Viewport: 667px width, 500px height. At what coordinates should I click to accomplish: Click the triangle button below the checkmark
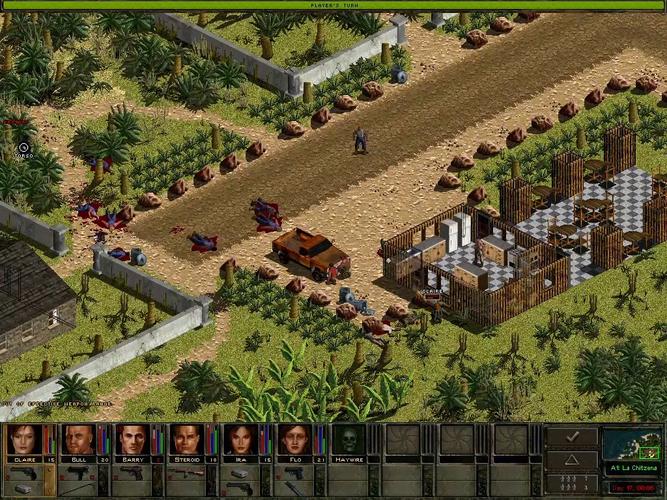click(x=572, y=458)
